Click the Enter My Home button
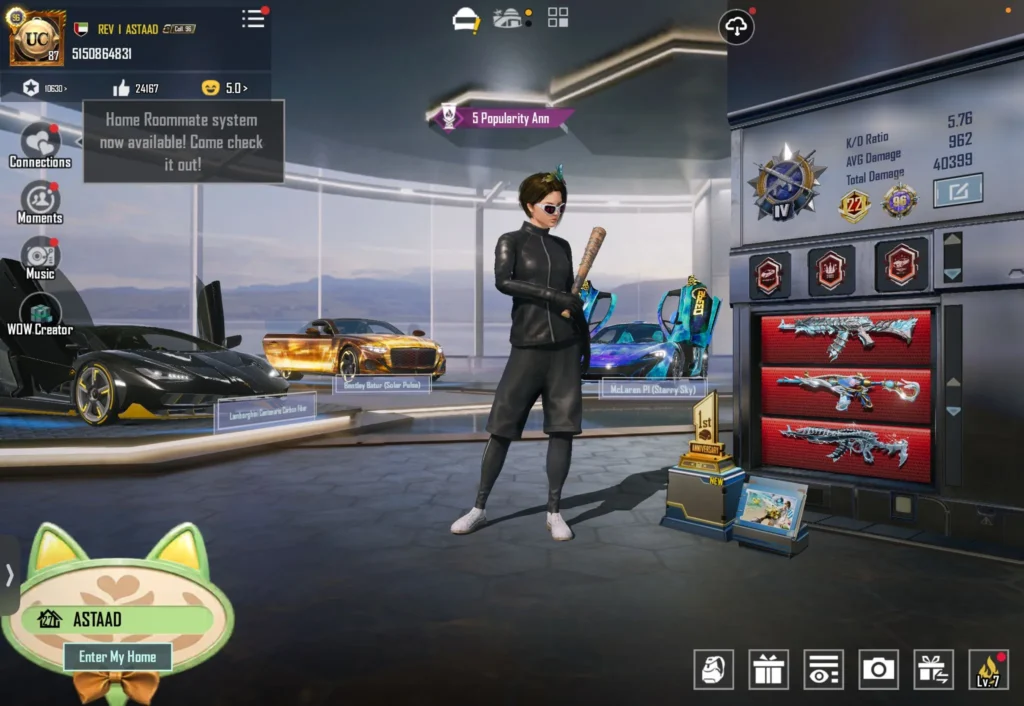Screen dimensions: 1024x706 pyautogui.click(x=117, y=657)
